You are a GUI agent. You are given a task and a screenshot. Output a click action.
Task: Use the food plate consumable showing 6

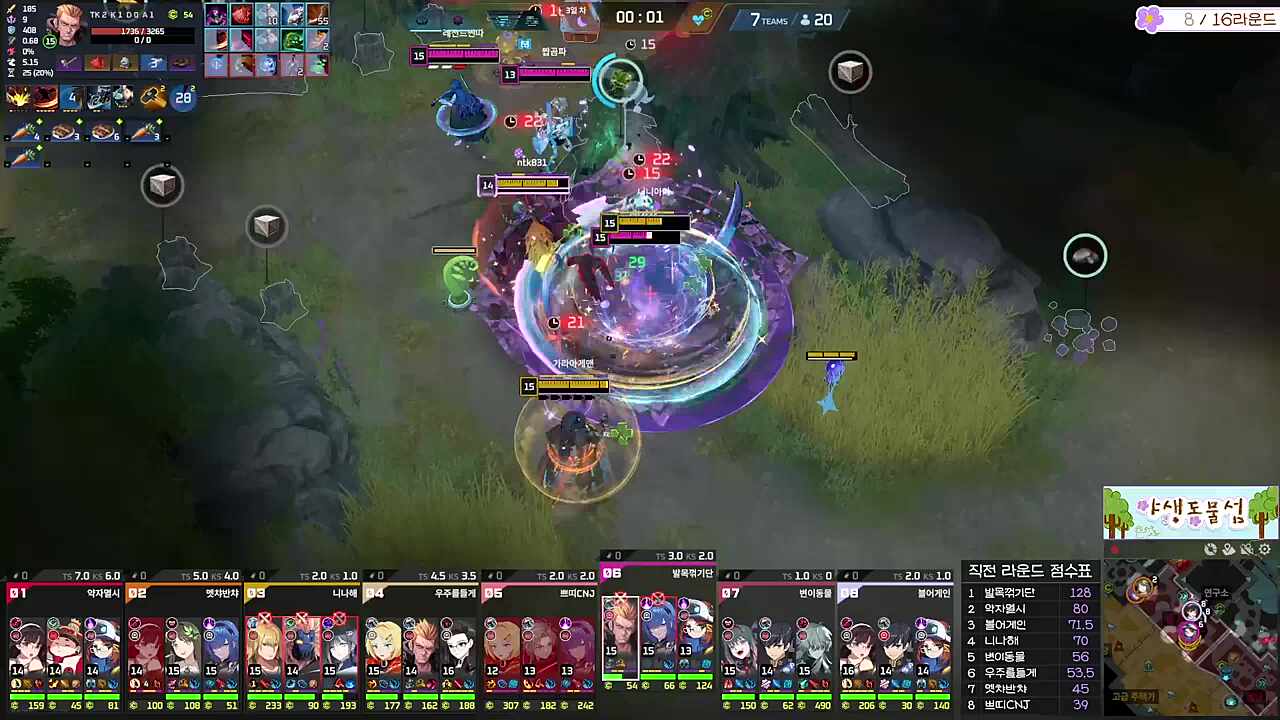click(x=105, y=131)
